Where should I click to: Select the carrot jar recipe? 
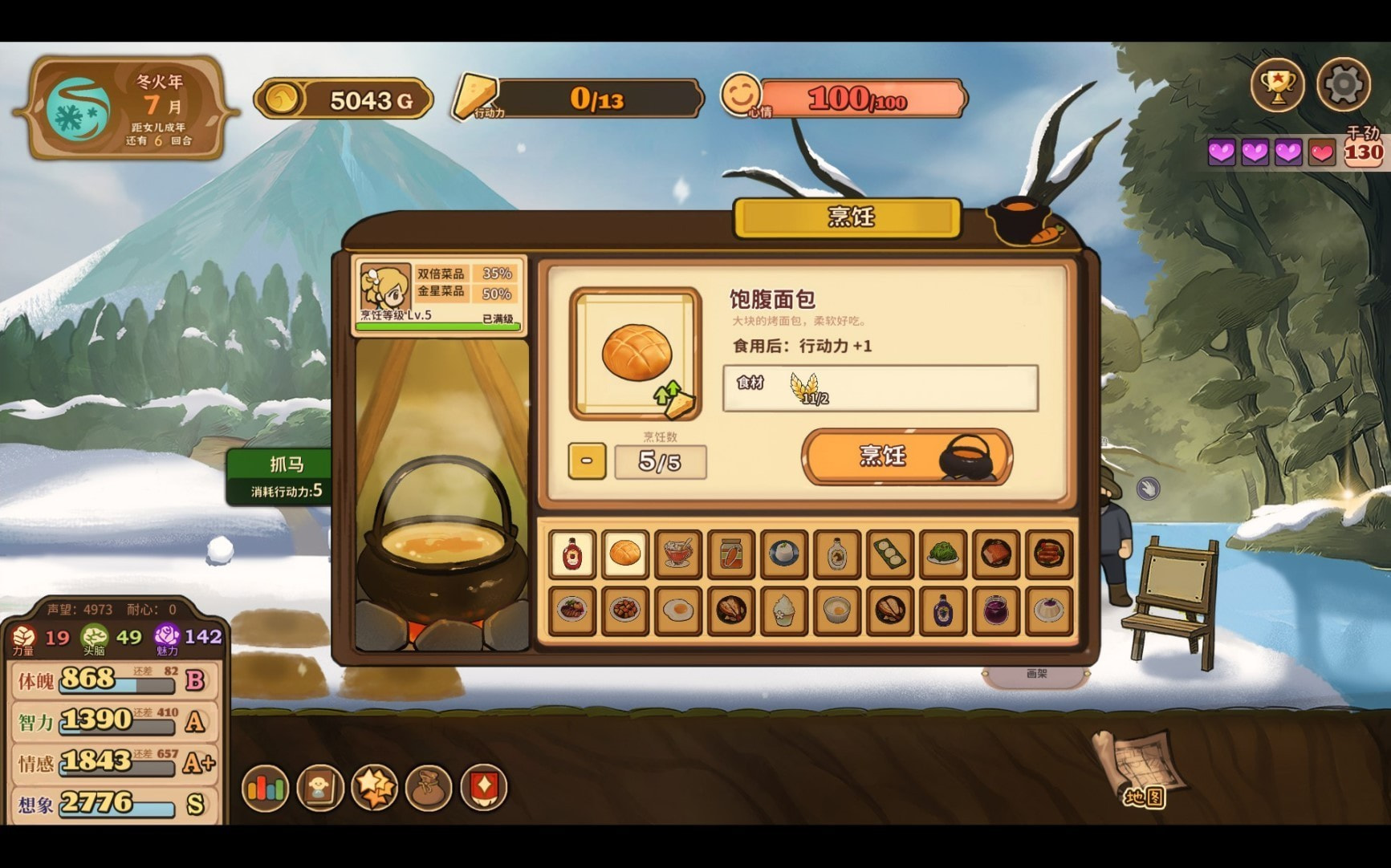click(x=731, y=554)
